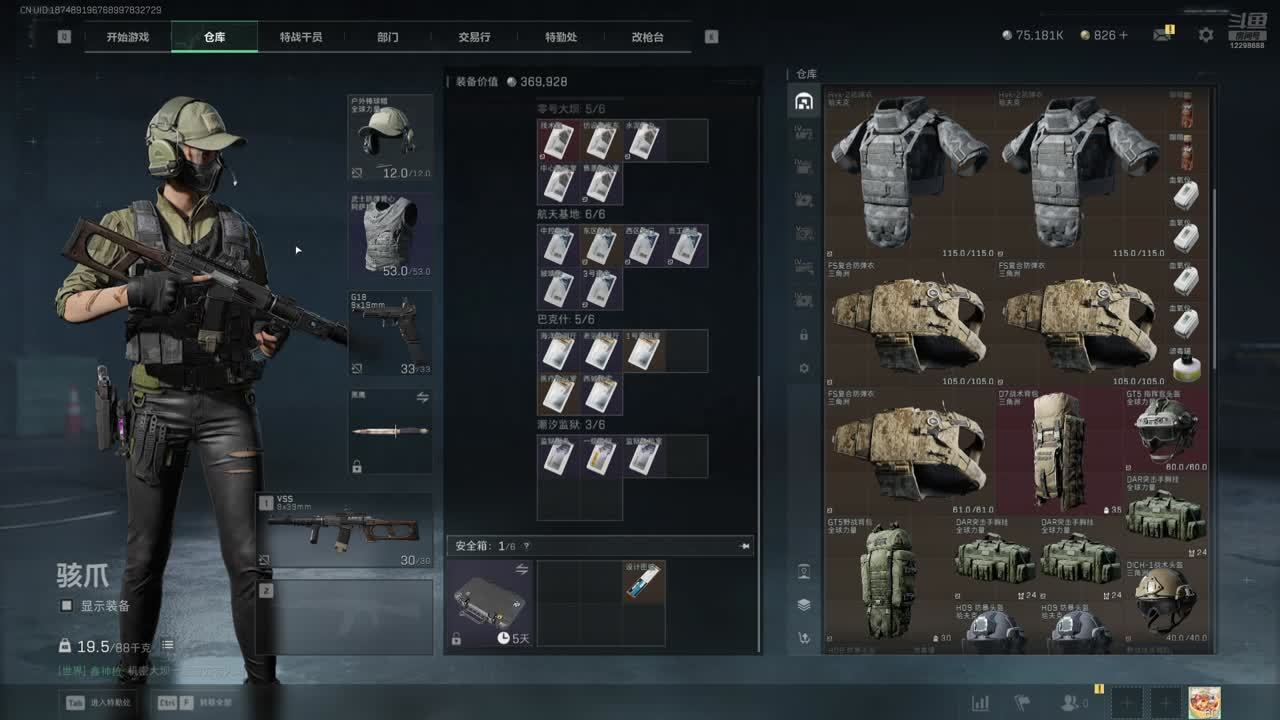Open the 交易行 tab
Viewport: 1280px width, 720px height.
point(474,37)
